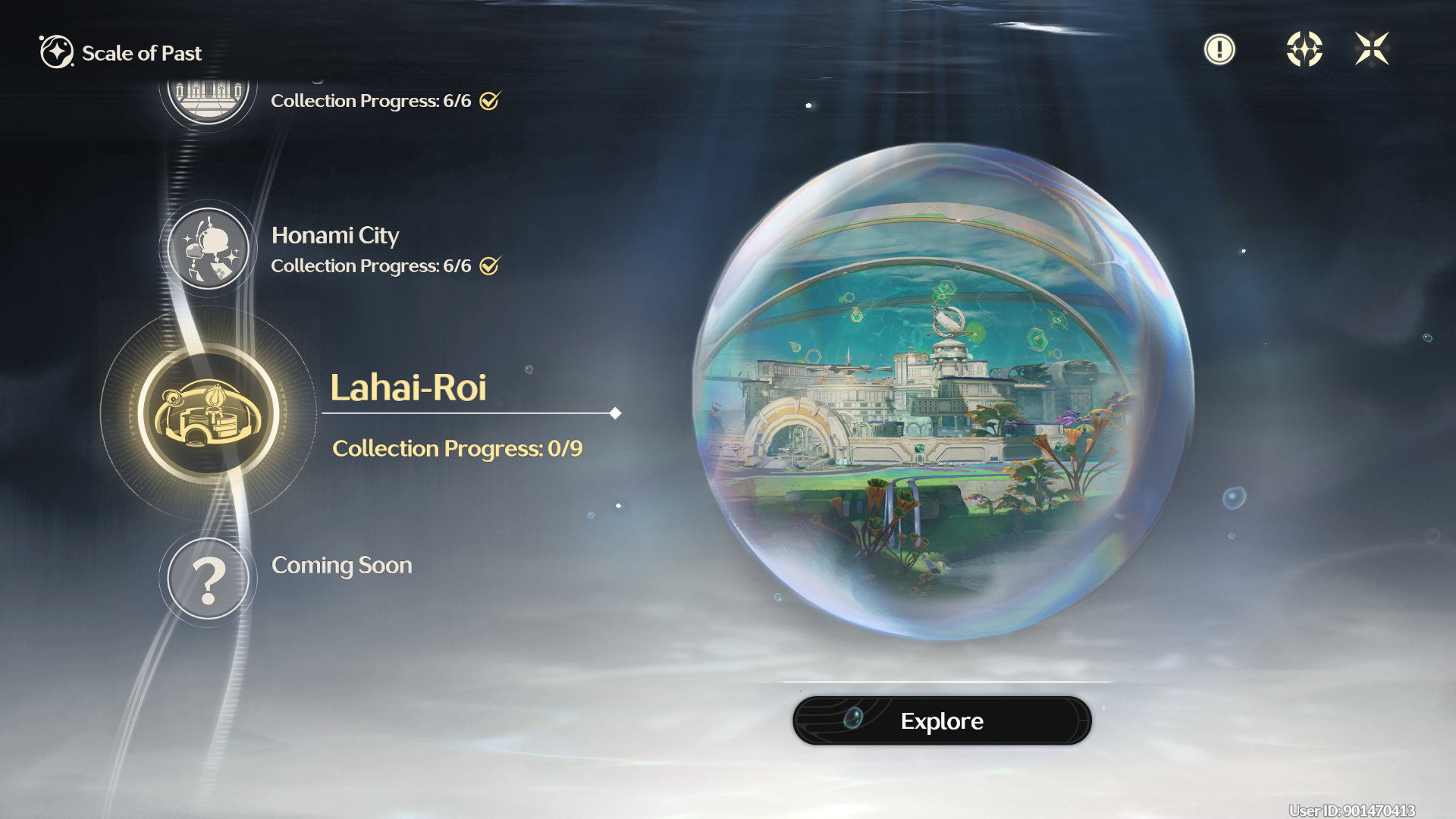Click the circular sparkle tracker icon top right

[x=1305, y=49]
